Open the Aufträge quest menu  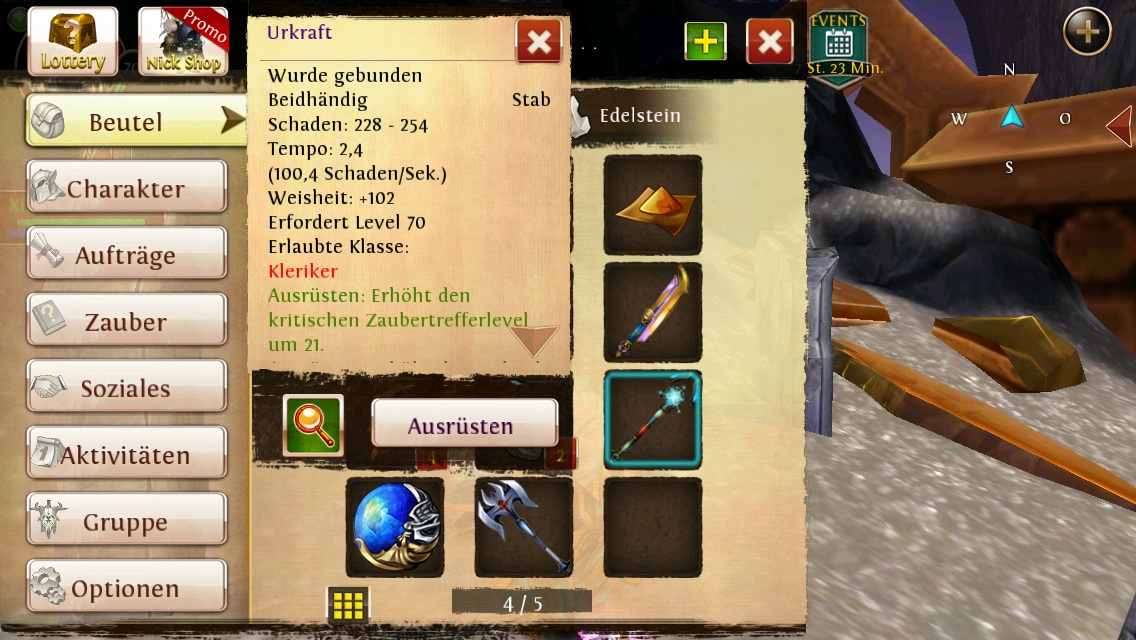(x=126, y=255)
